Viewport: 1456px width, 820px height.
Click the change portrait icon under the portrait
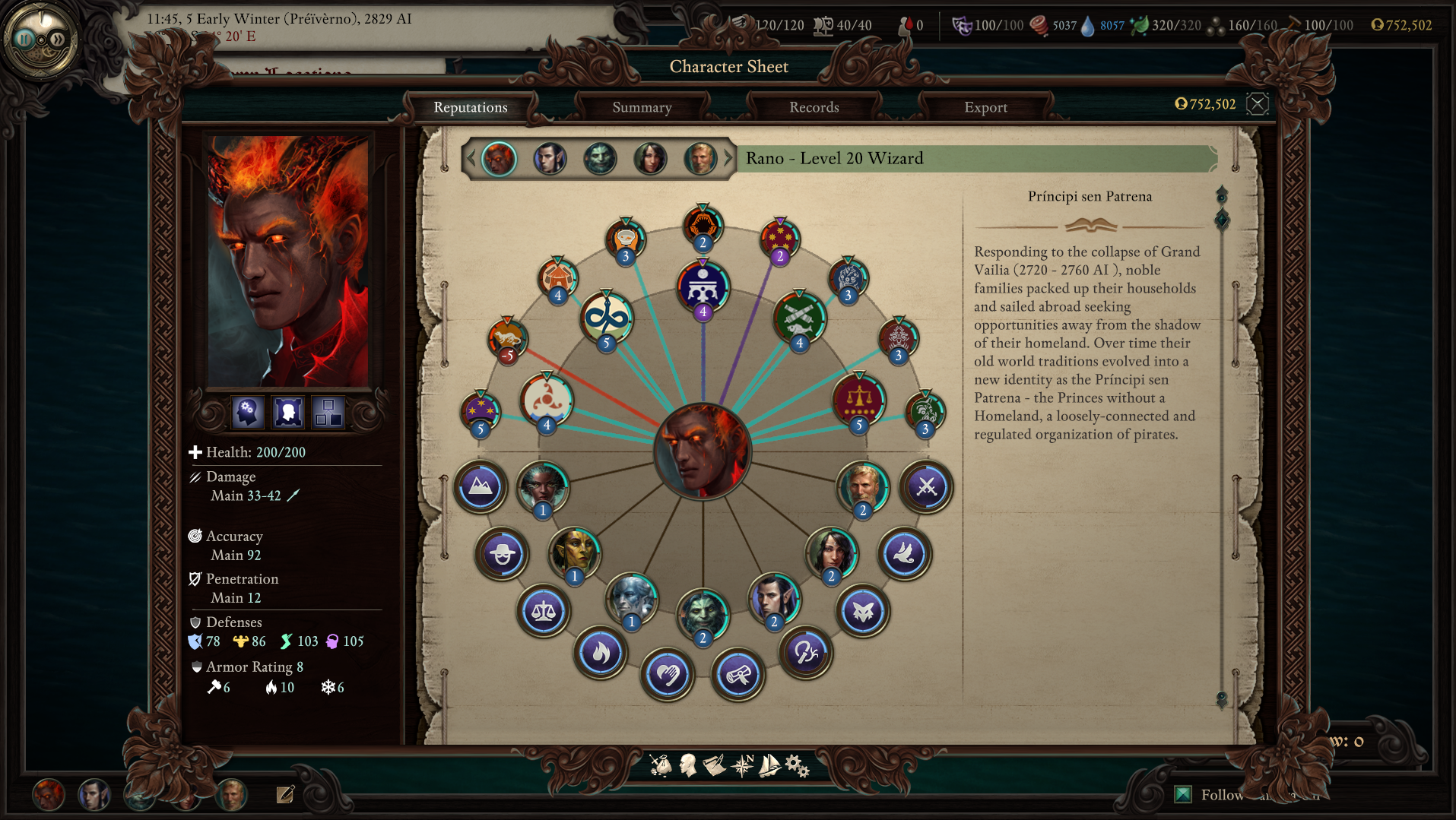288,412
